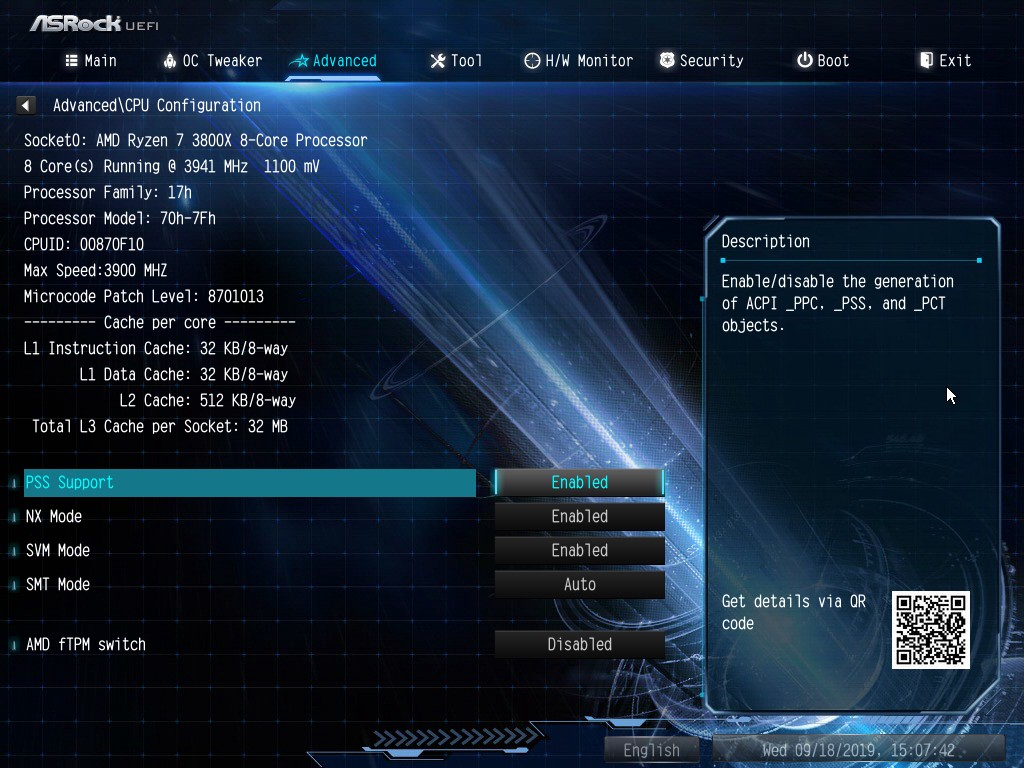Go to the Tool tab
The height and width of the screenshot is (768, 1024).
click(456, 61)
